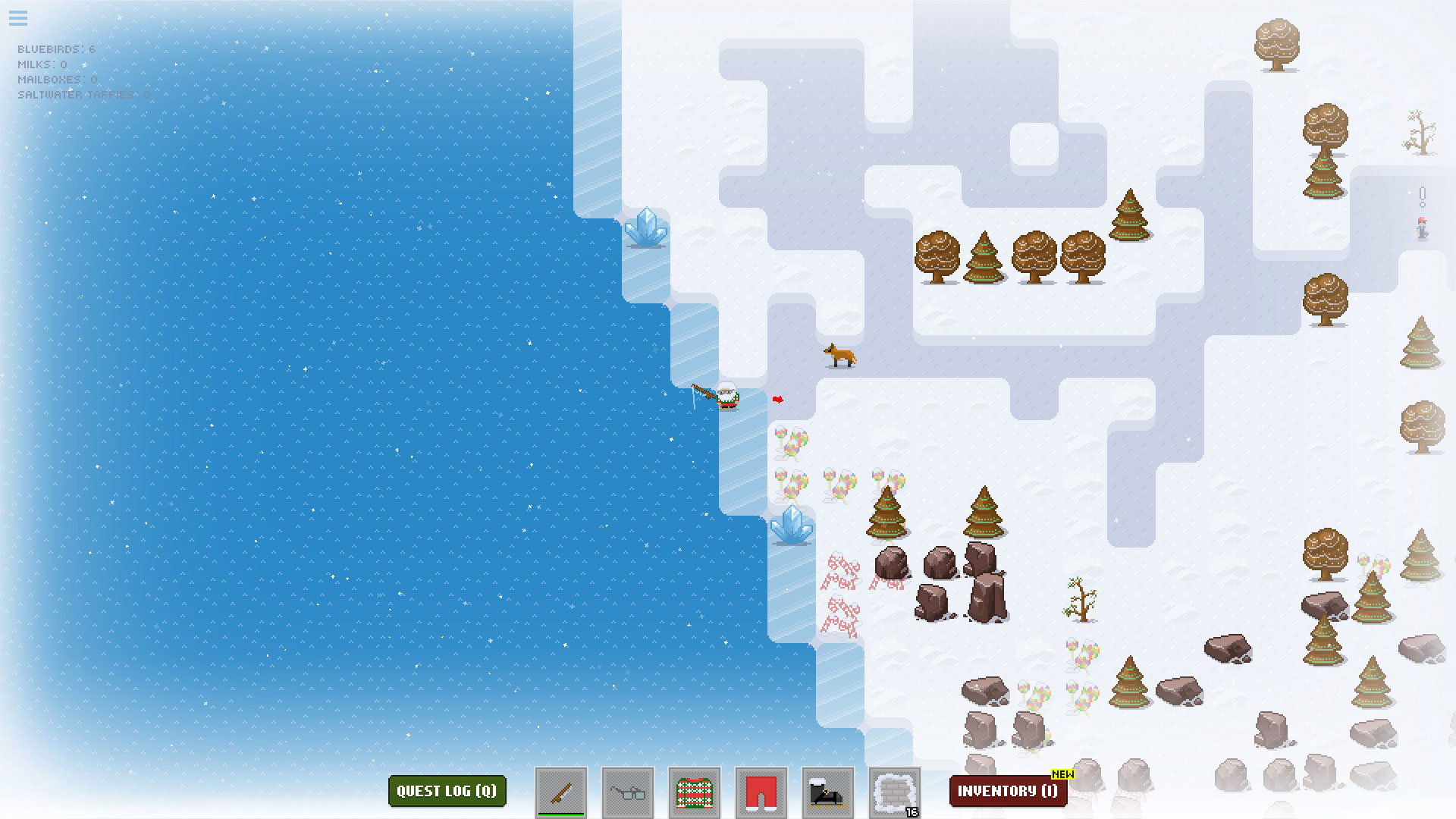Viewport: 1456px width, 819px height.
Task: Choose the Christmas sweater slot
Action: (x=695, y=792)
